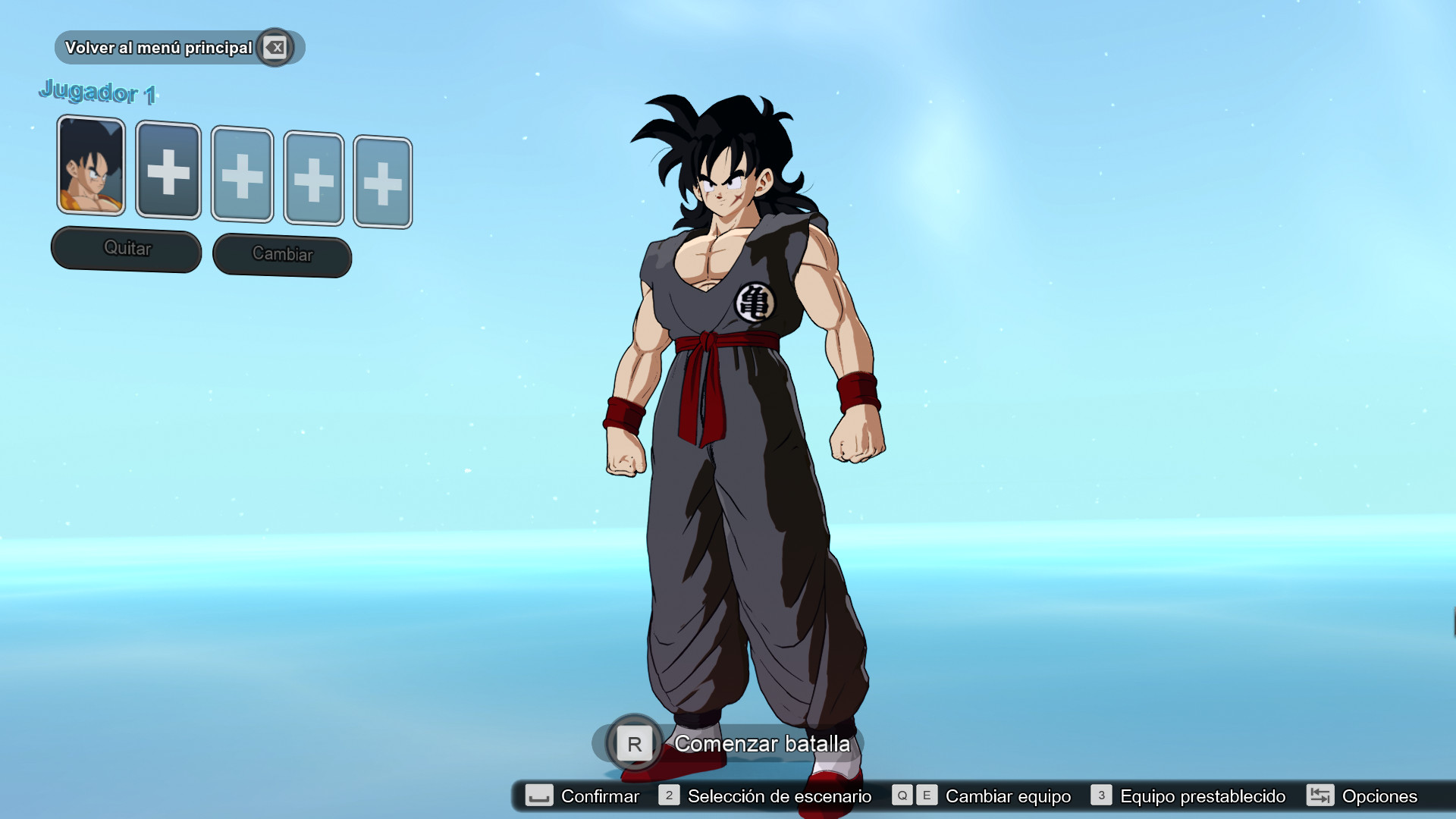Start the fight via Comenzar batalla

click(x=761, y=744)
